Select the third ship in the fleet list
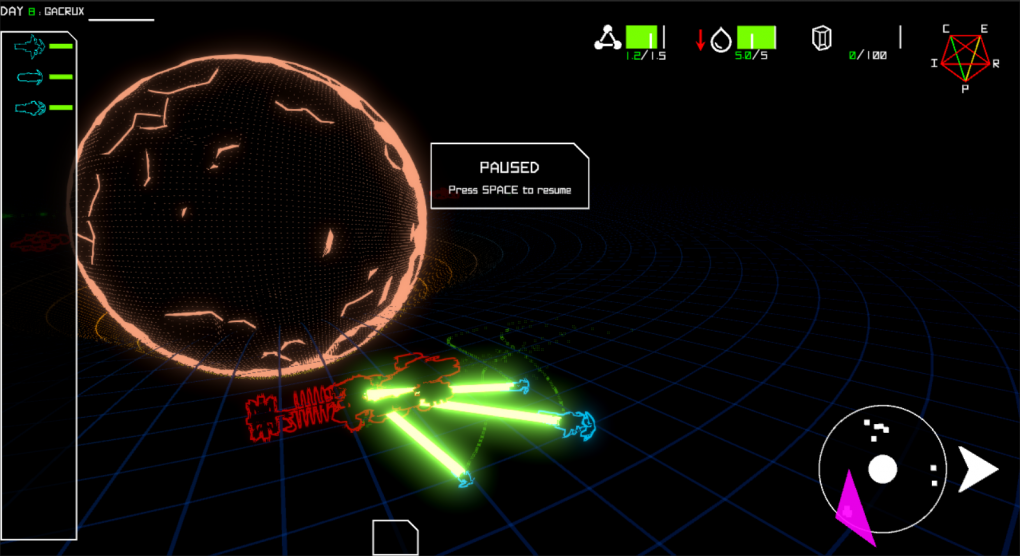The height and width of the screenshot is (556, 1020). [32, 108]
